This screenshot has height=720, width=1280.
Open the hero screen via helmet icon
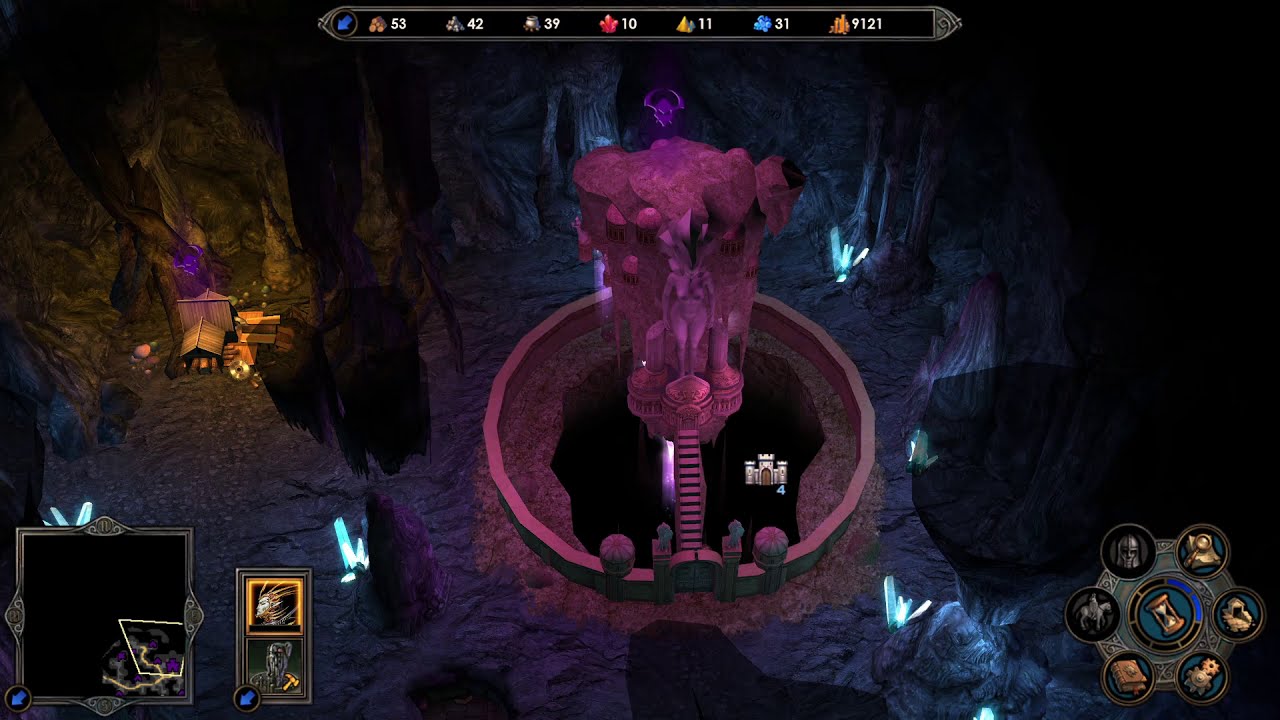1129,551
